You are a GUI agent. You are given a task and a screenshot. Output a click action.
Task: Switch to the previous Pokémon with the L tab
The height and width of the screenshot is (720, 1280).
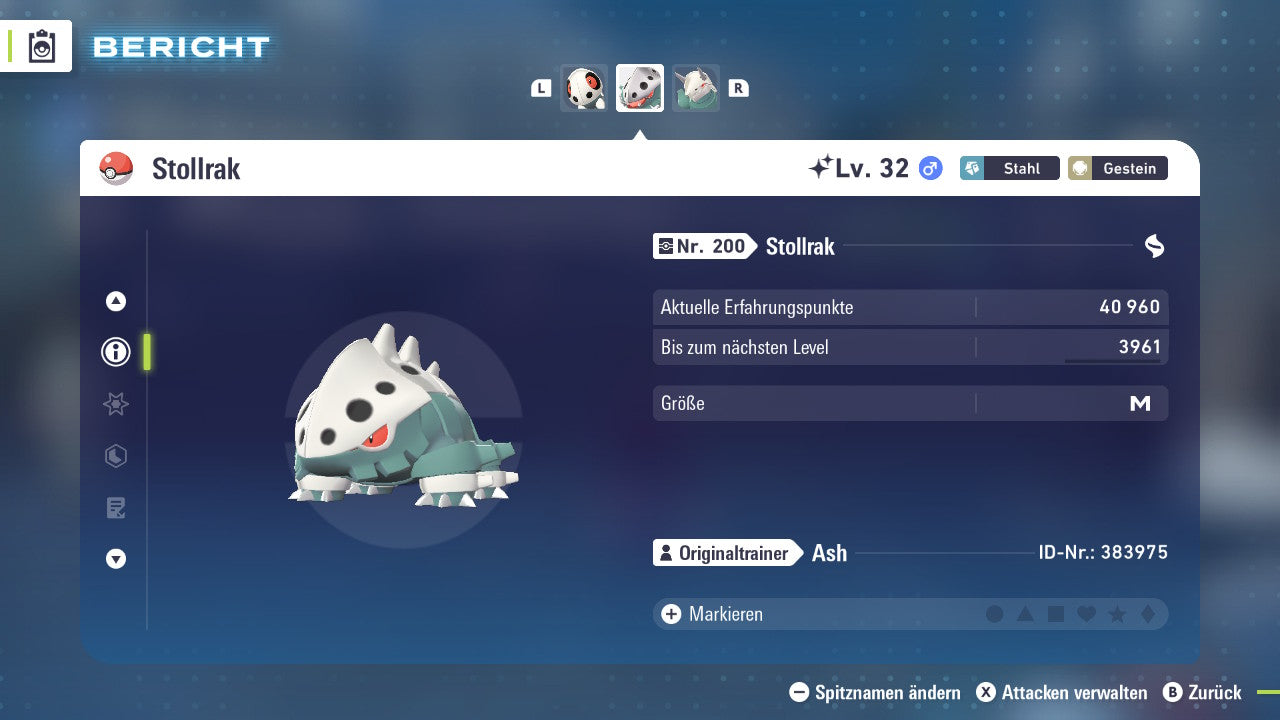[x=540, y=88]
